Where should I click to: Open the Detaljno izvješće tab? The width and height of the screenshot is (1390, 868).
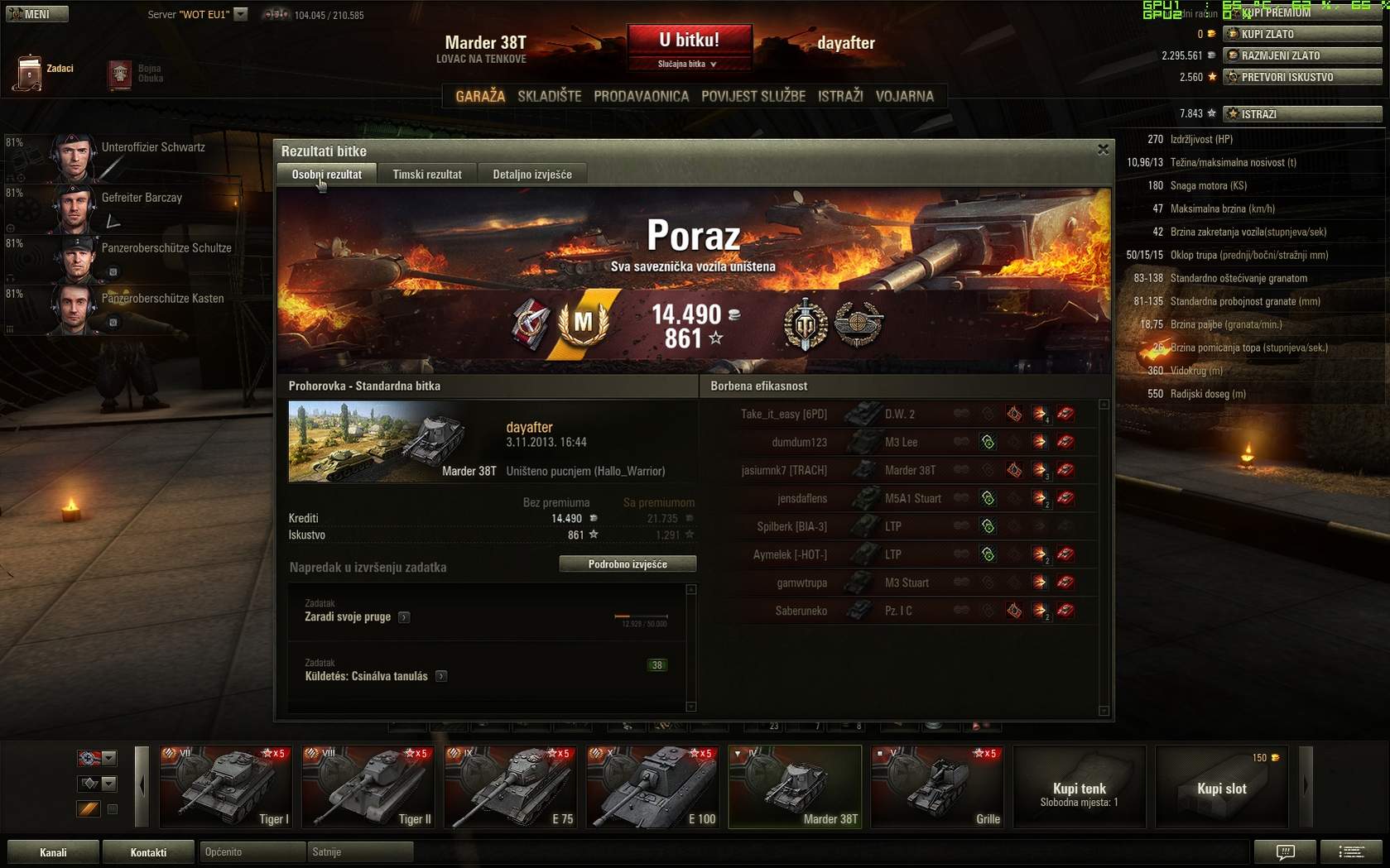point(532,175)
